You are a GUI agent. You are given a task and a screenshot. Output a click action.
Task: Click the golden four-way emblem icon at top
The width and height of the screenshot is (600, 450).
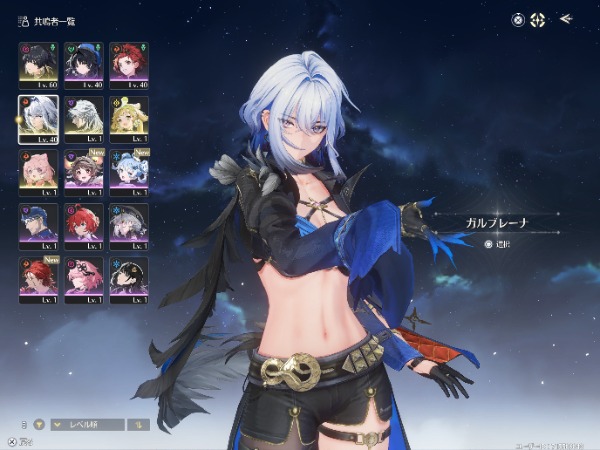(x=538, y=18)
